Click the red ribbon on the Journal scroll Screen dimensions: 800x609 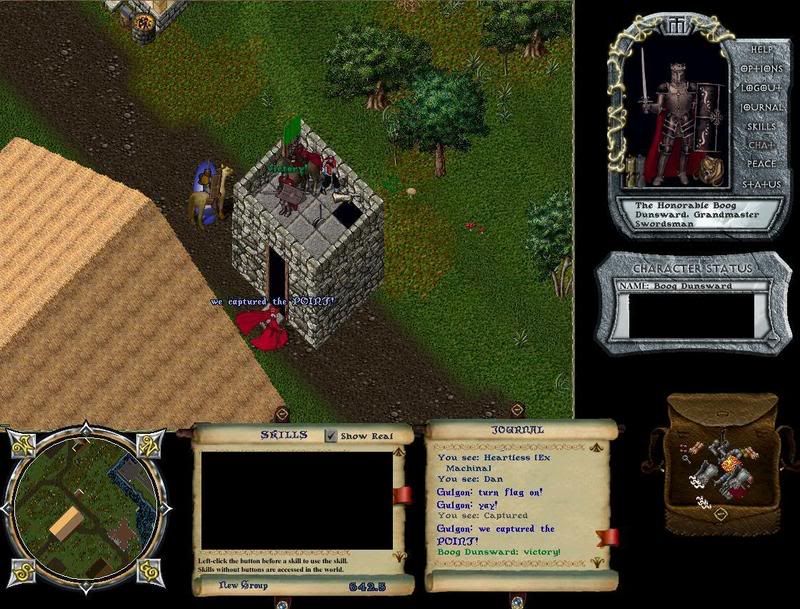[x=607, y=537]
